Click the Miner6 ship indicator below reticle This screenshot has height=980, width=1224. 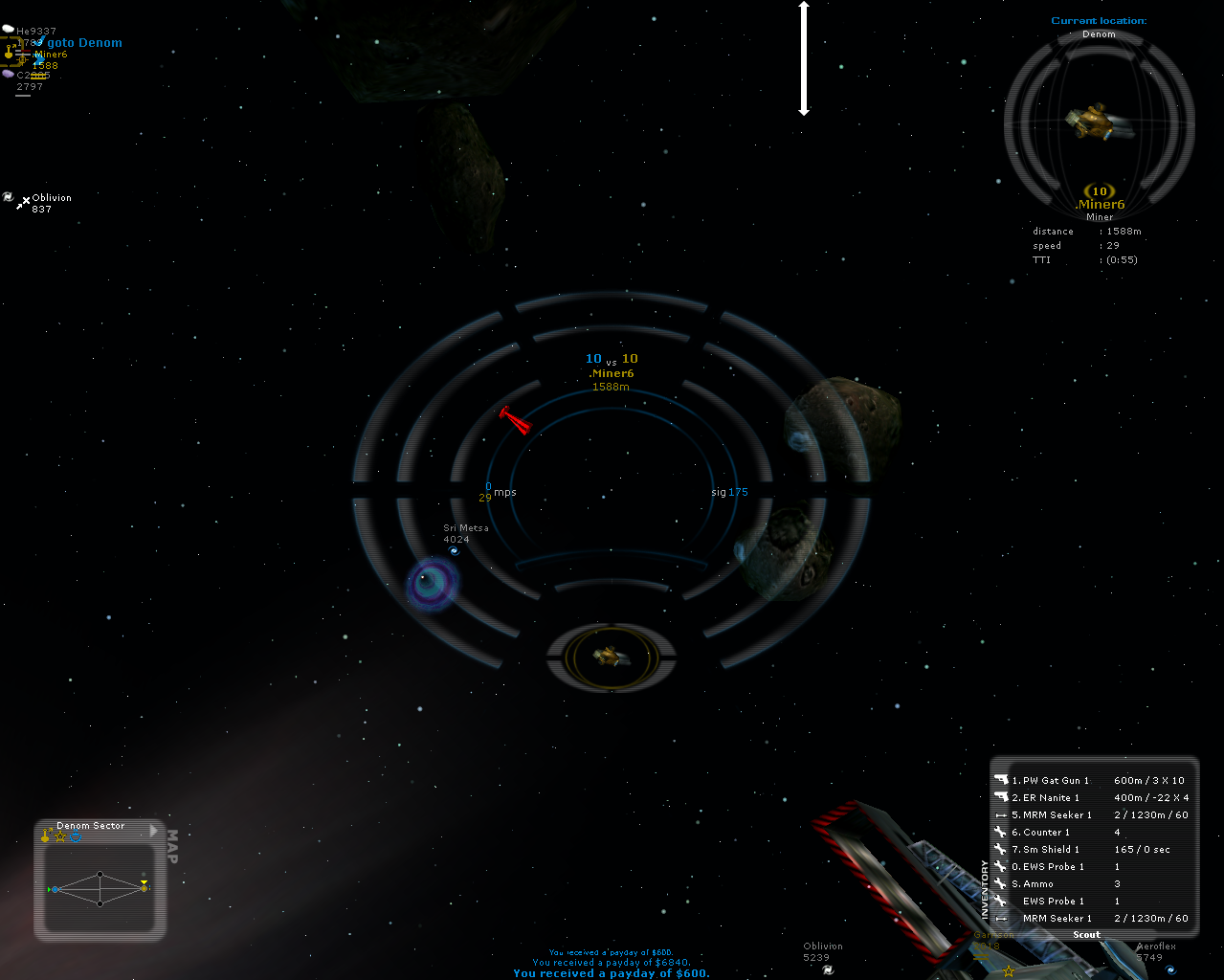(x=611, y=657)
